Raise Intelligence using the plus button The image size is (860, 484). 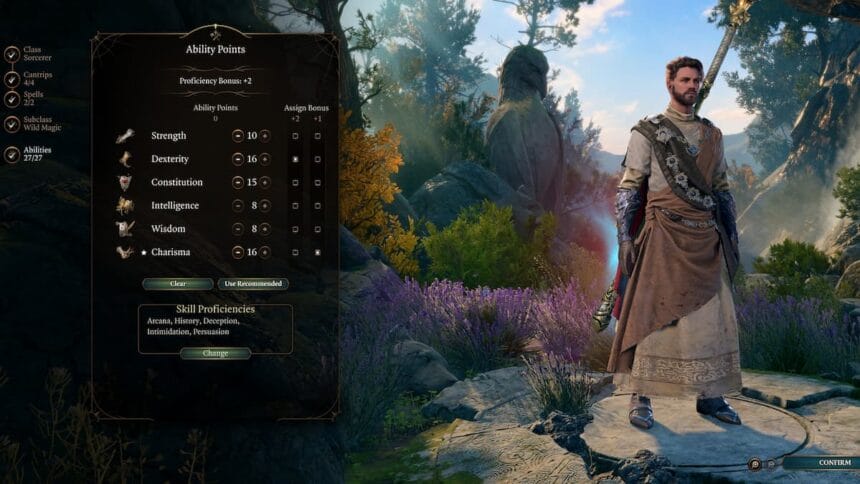point(266,205)
